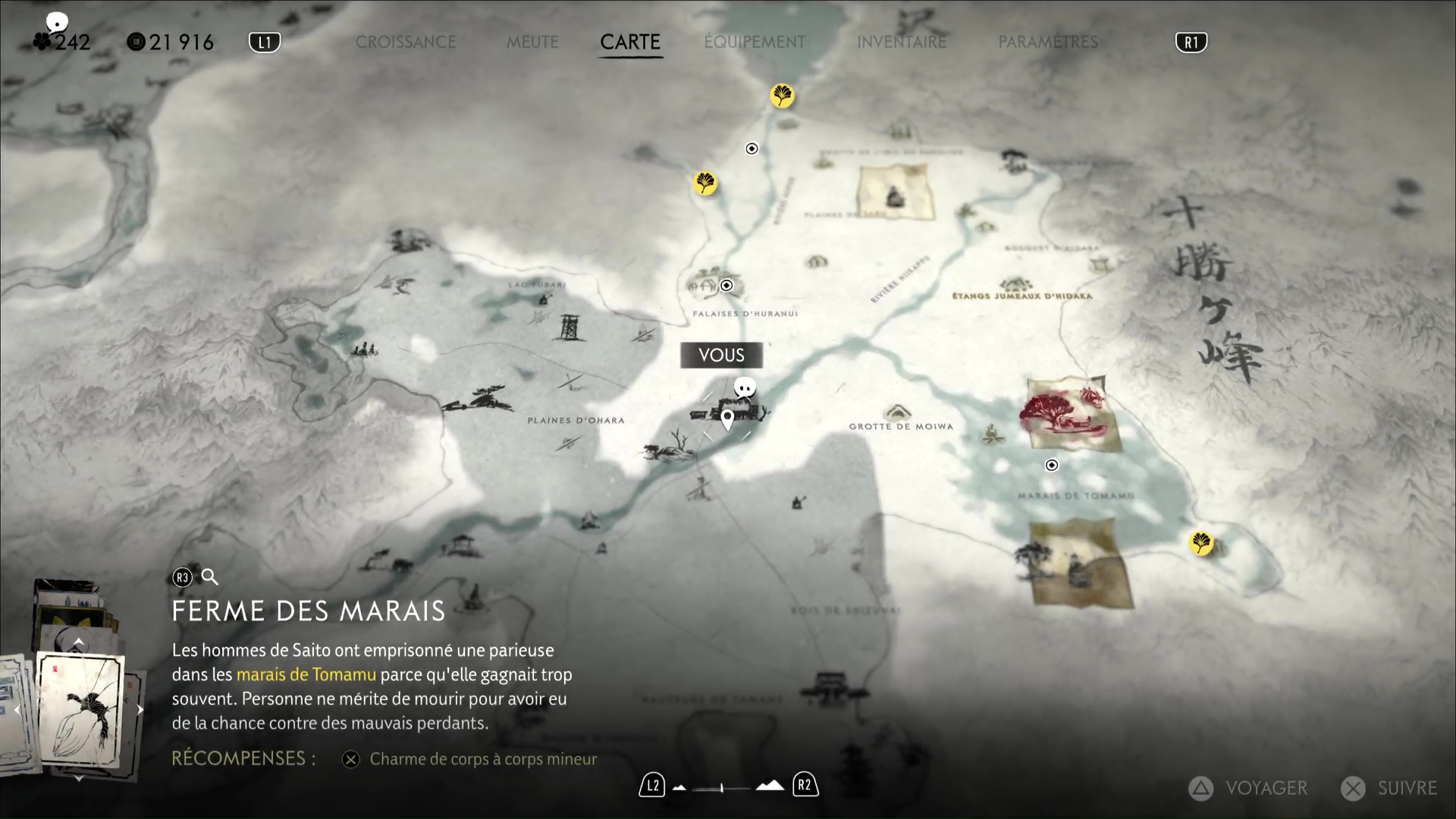1456x819 pixels.
Task: Select the circle marker in Marais de Tomamu
Action: [1052, 466]
